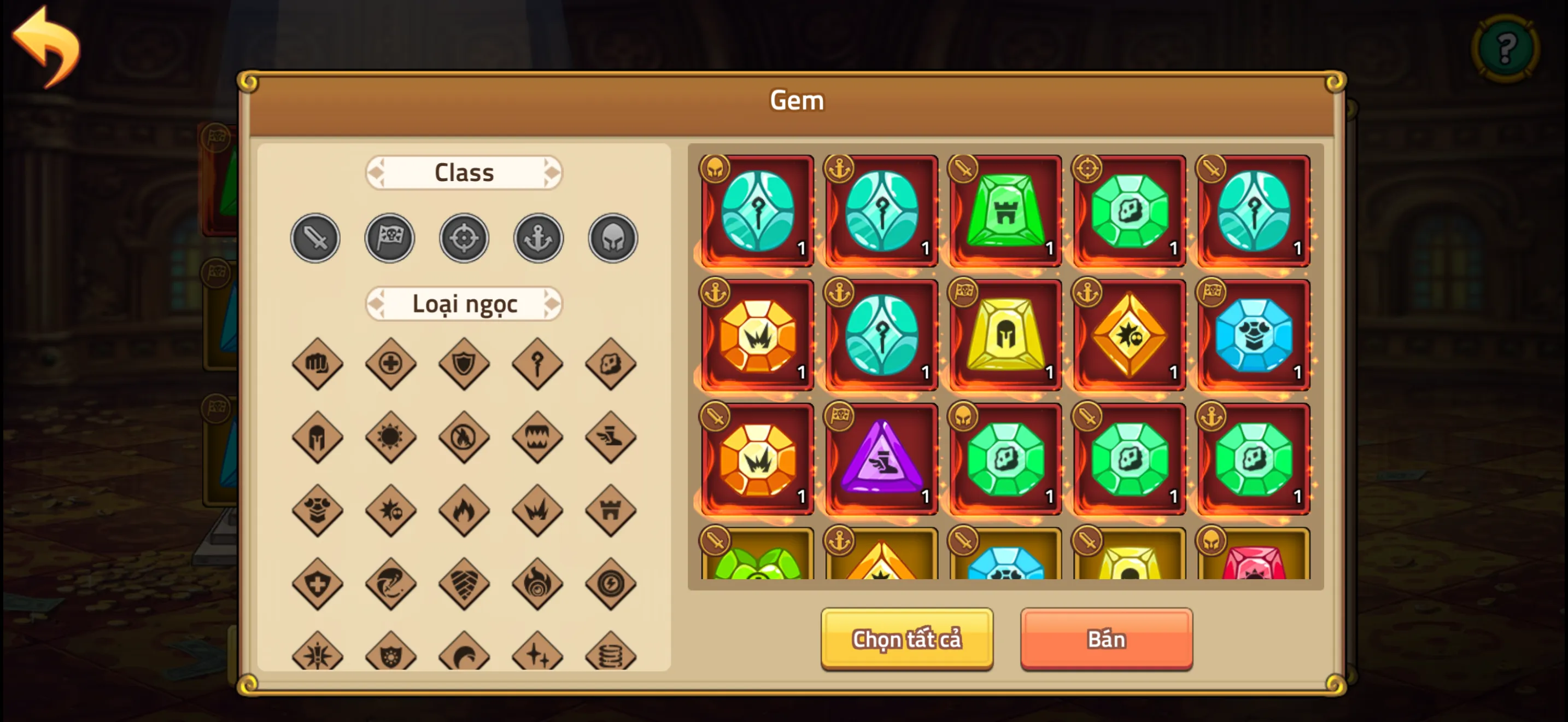Viewport: 1568px width, 722px height.
Task: Toggle the healing cross gem type filter
Action: (x=390, y=364)
